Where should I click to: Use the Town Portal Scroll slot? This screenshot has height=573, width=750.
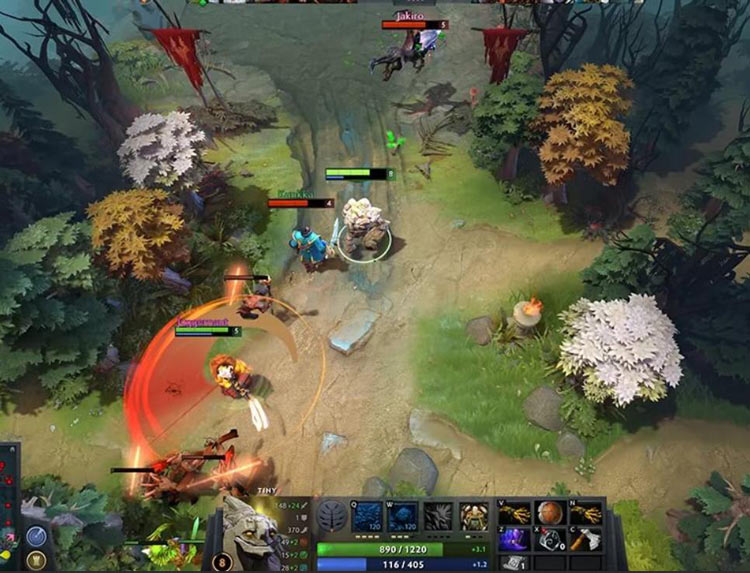[513, 564]
